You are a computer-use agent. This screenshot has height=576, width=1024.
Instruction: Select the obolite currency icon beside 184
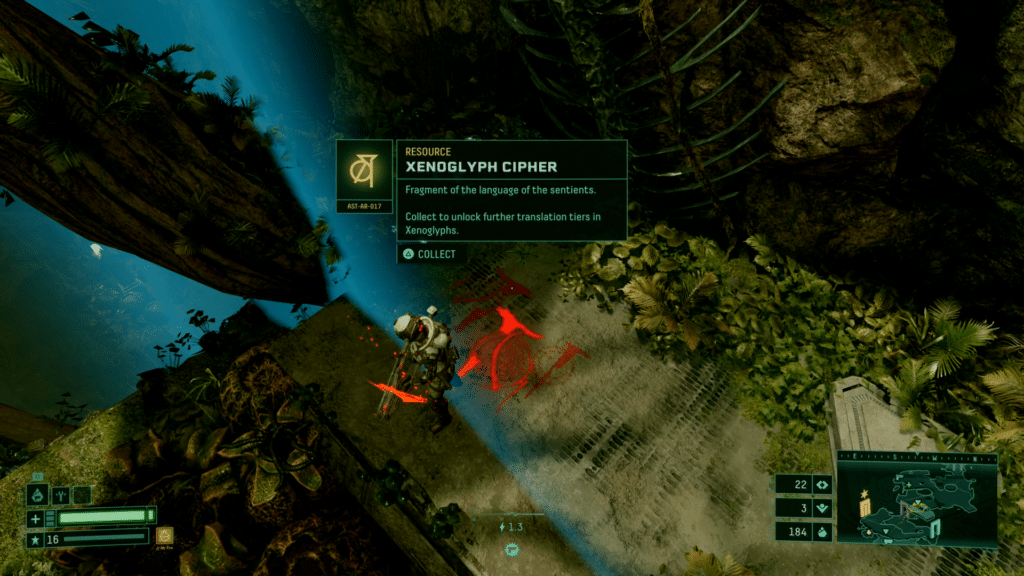click(822, 533)
